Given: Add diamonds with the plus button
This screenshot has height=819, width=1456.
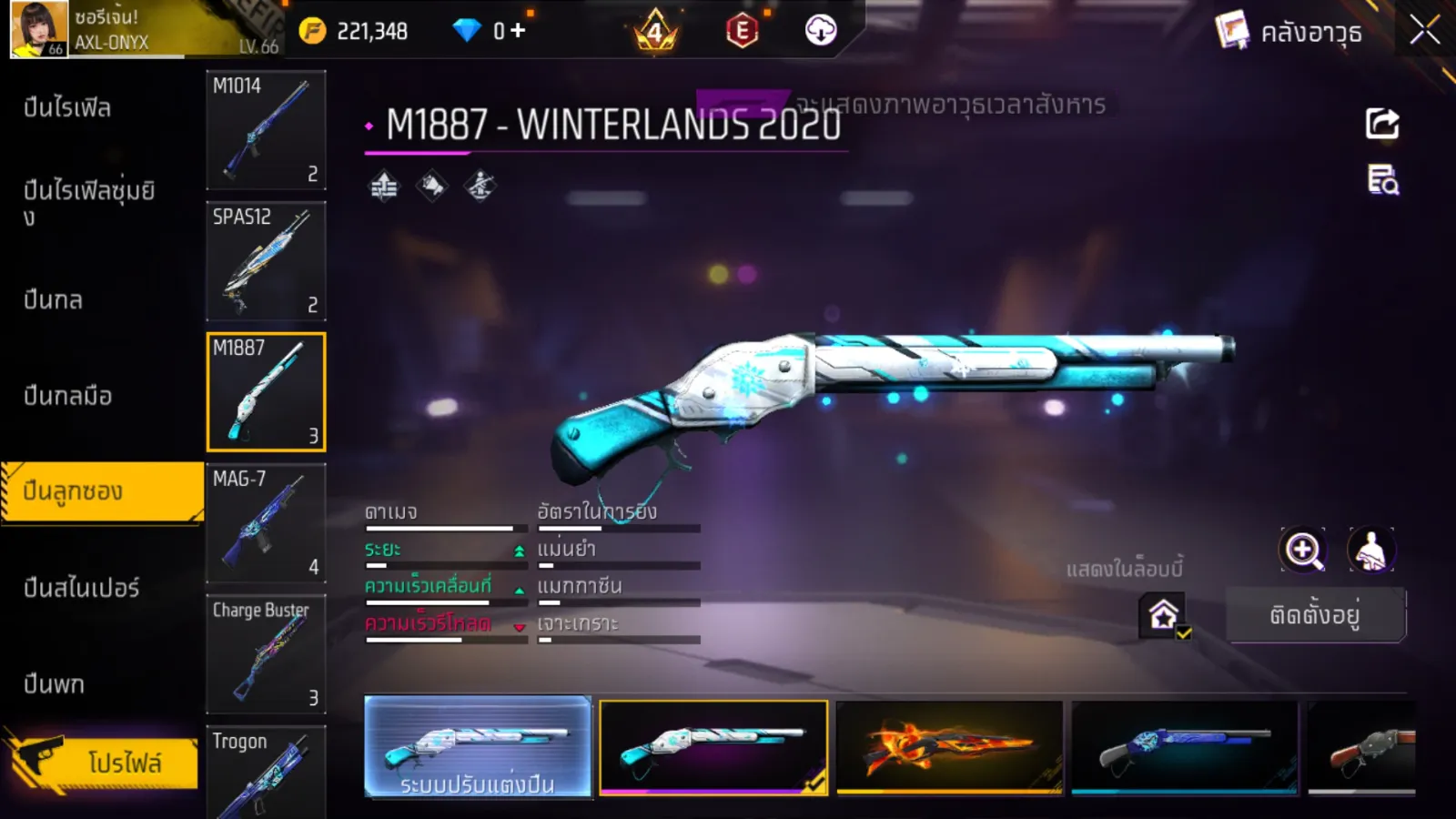Looking at the screenshot, I should (x=518, y=31).
